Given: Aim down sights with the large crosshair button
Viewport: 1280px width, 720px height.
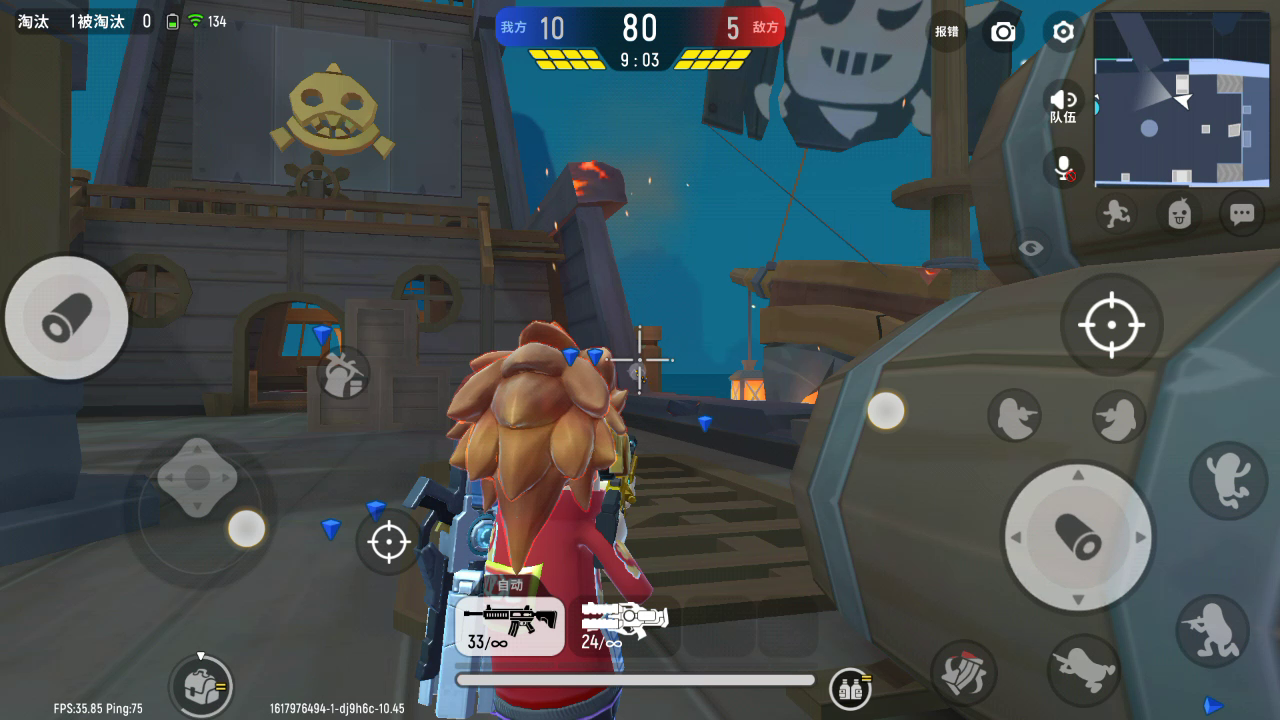Looking at the screenshot, I should 1110,325.
